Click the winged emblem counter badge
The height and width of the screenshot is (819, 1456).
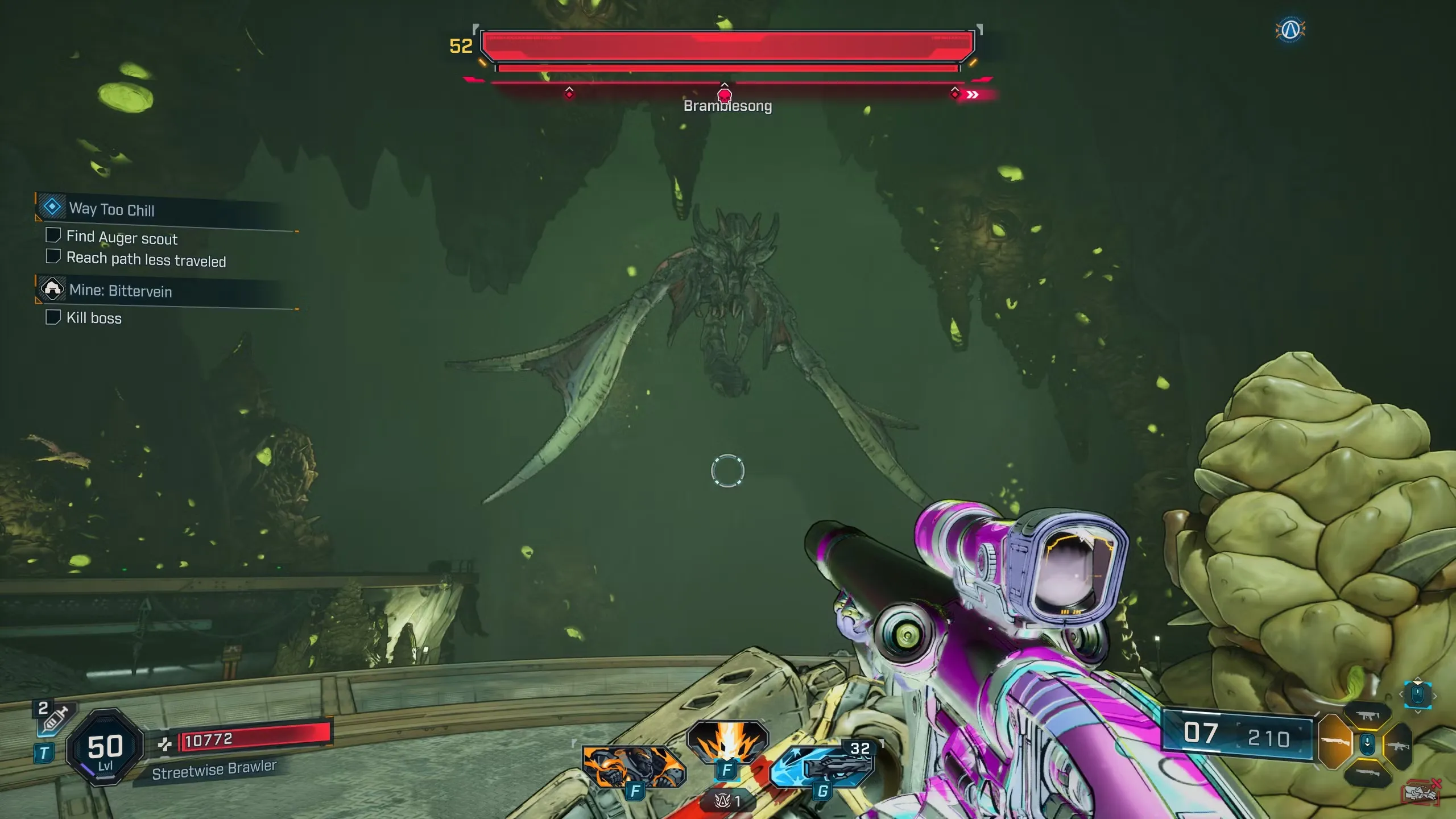(x=728, y=801)
